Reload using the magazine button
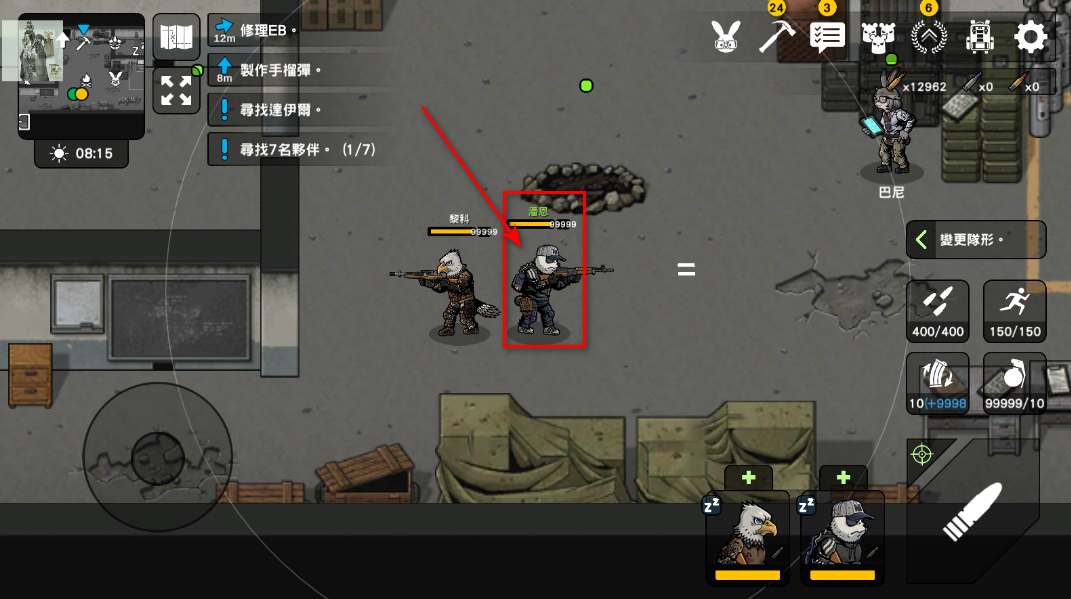Viewport: 1071px width, 599px height. click(937, 384)
